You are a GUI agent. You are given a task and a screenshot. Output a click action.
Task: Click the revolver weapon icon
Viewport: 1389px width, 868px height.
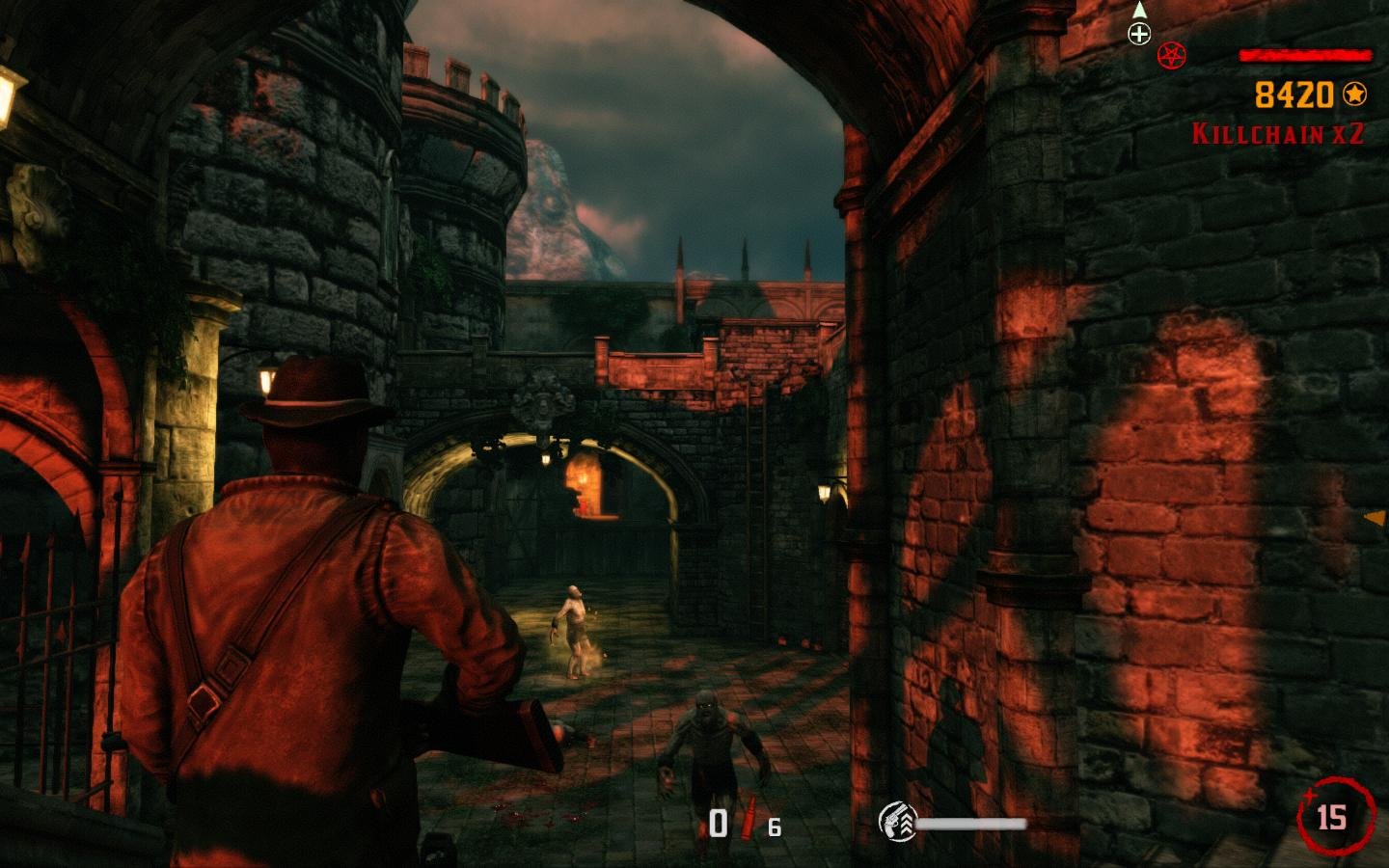point(897,822)
